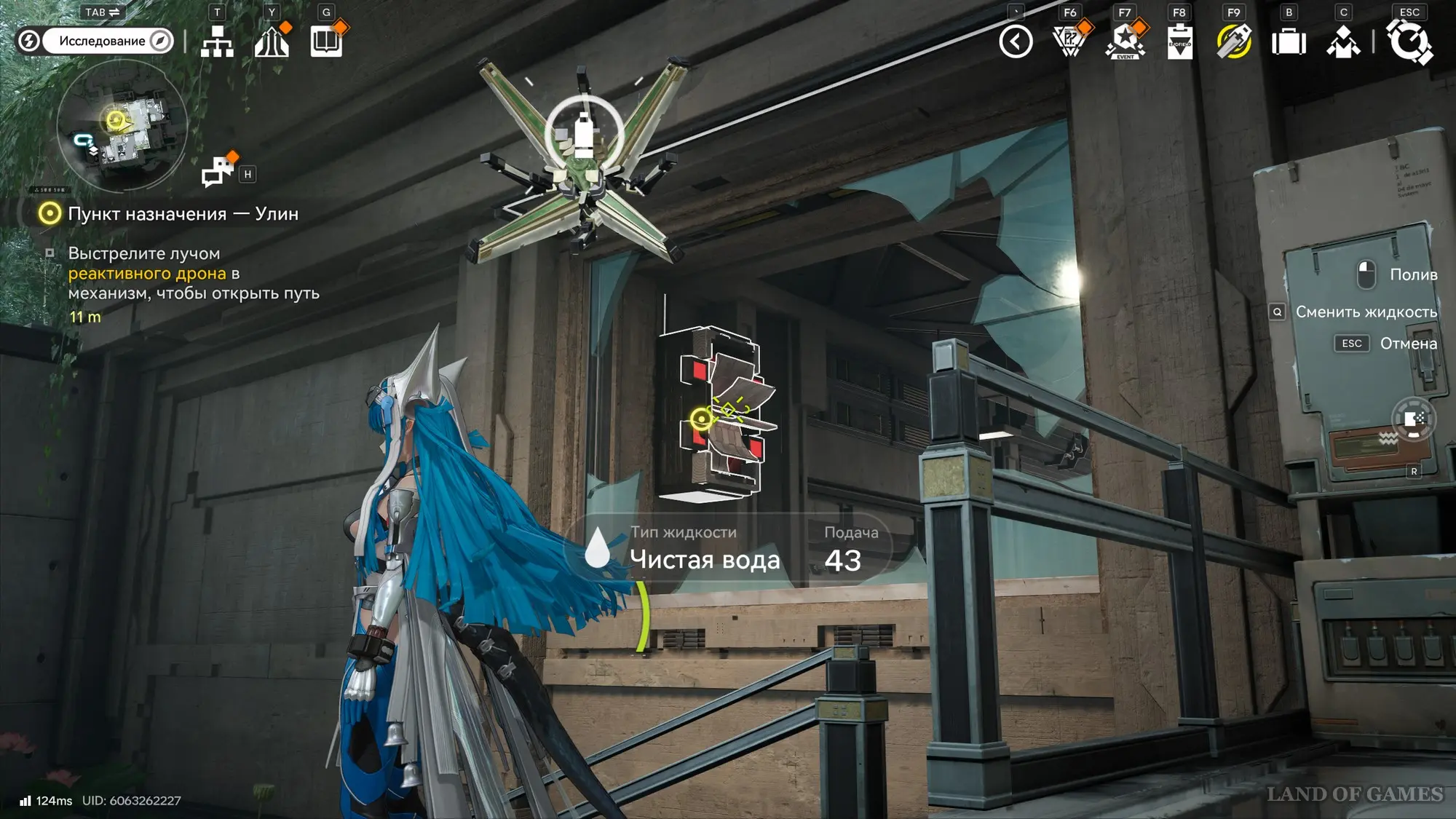Image resolution: width=1456 pixels, height=819 pixels.
Task: Open the character operators icon
Action: [1343, 41]
